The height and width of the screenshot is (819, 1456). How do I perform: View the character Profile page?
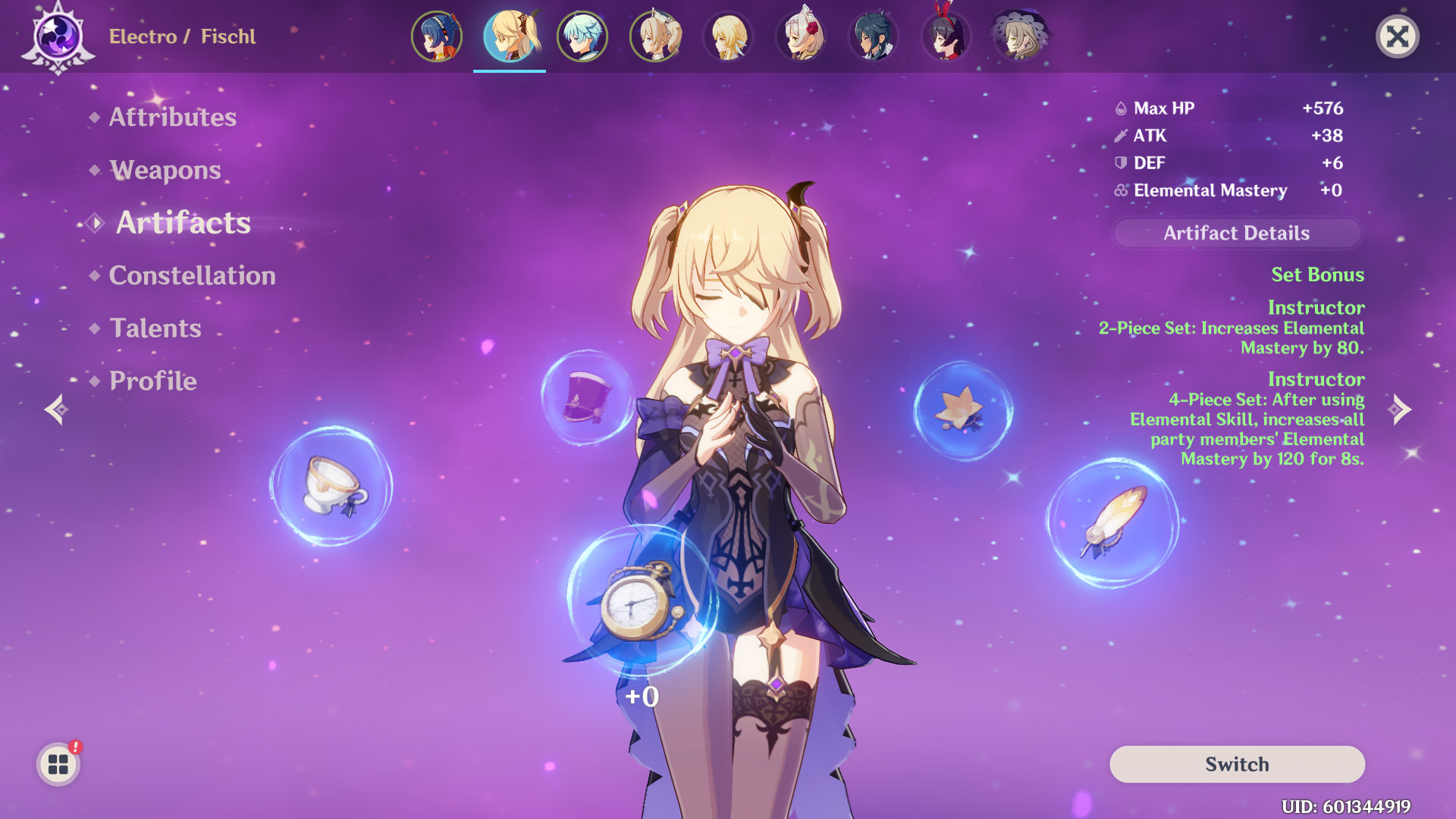click(152, 381)
